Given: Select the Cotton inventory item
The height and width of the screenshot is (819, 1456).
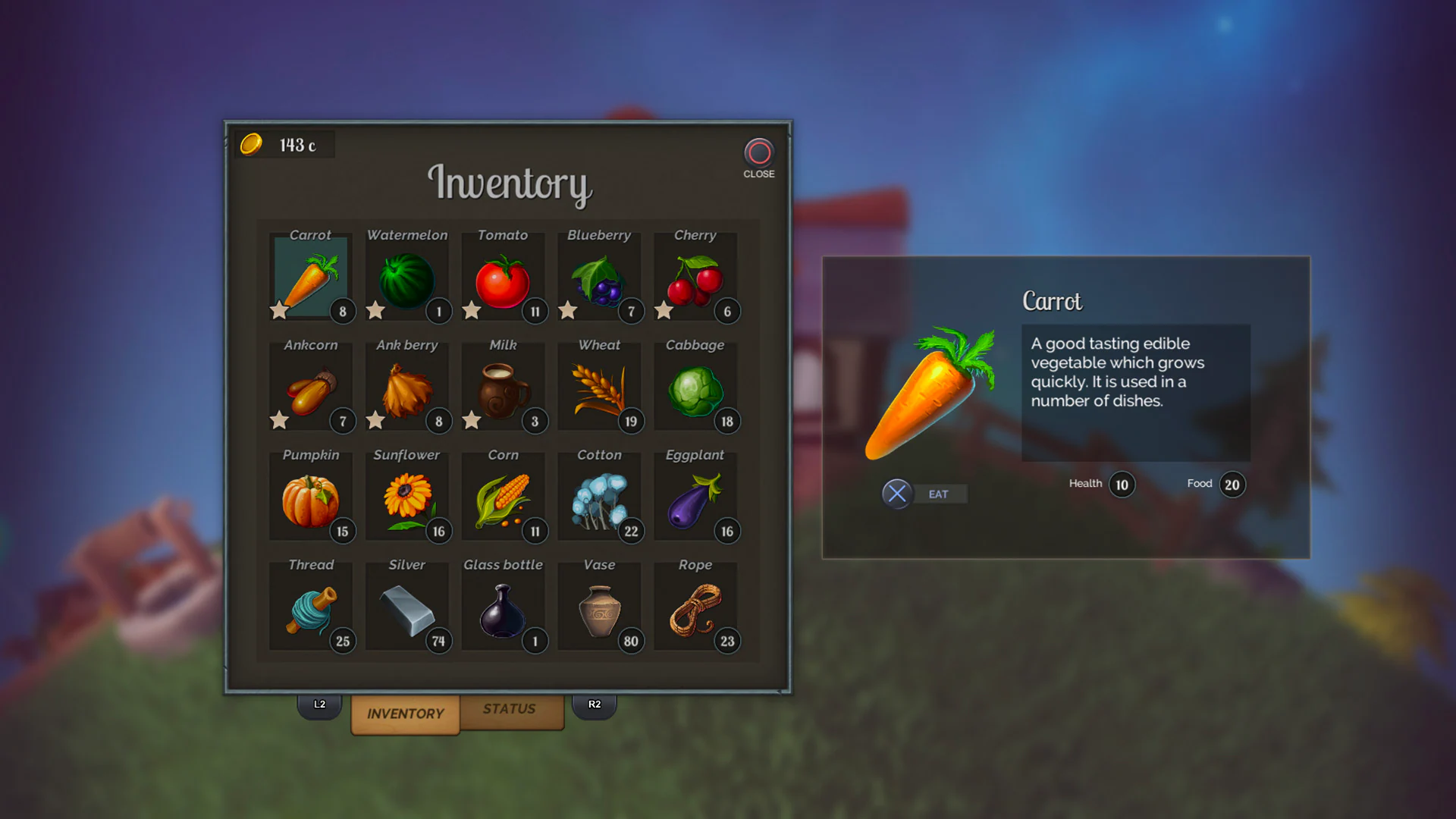Looking at the screenshot, I should pos(599,498).
